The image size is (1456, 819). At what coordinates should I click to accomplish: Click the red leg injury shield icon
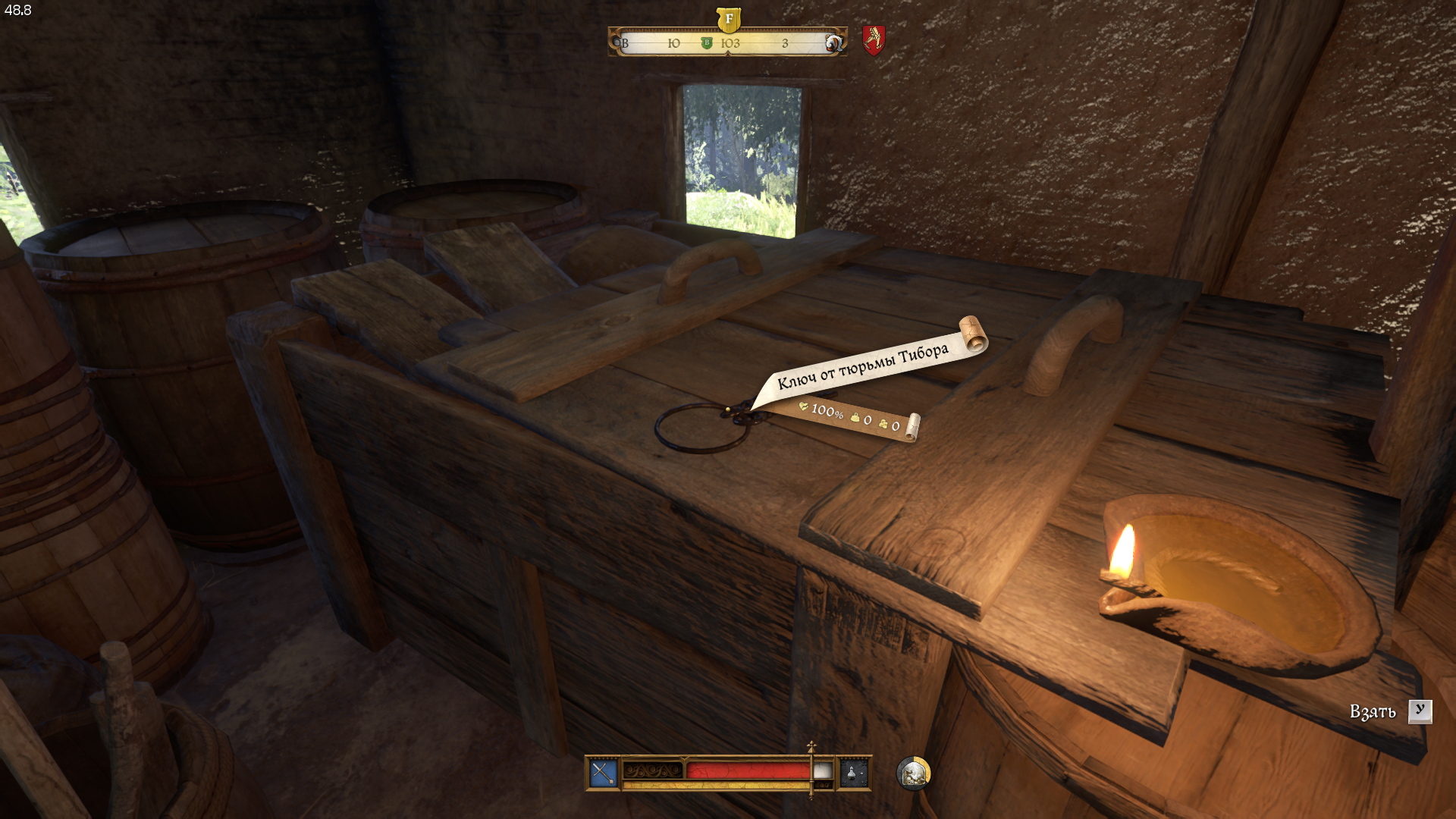click(874, 40)
